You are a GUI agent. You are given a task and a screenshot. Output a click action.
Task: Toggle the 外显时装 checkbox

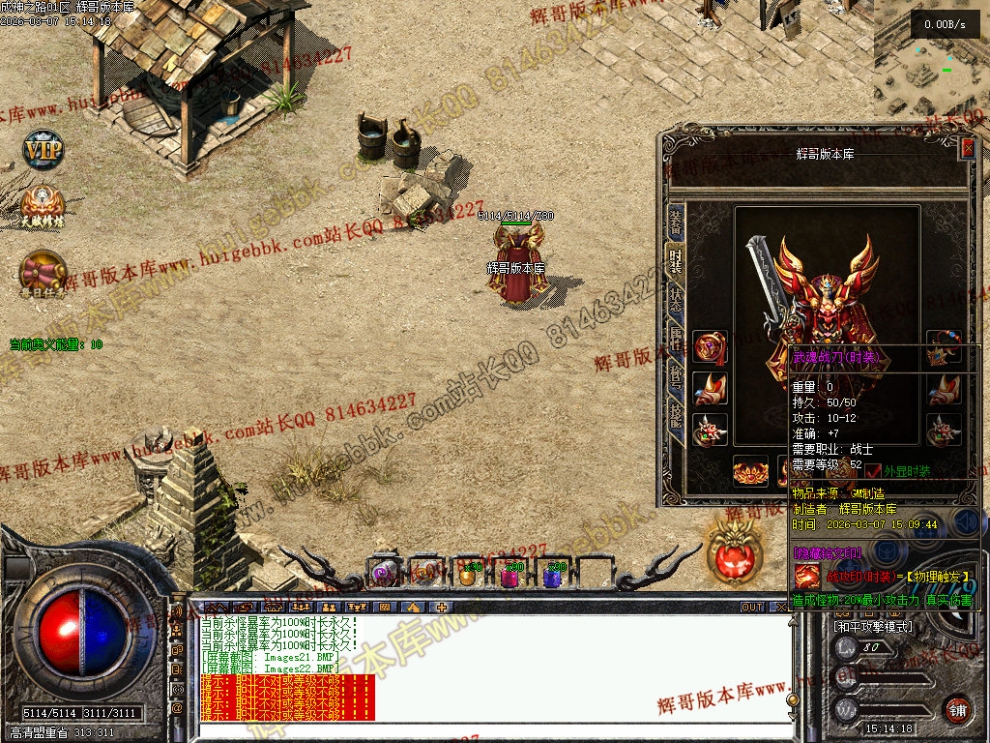pos(874,471)
